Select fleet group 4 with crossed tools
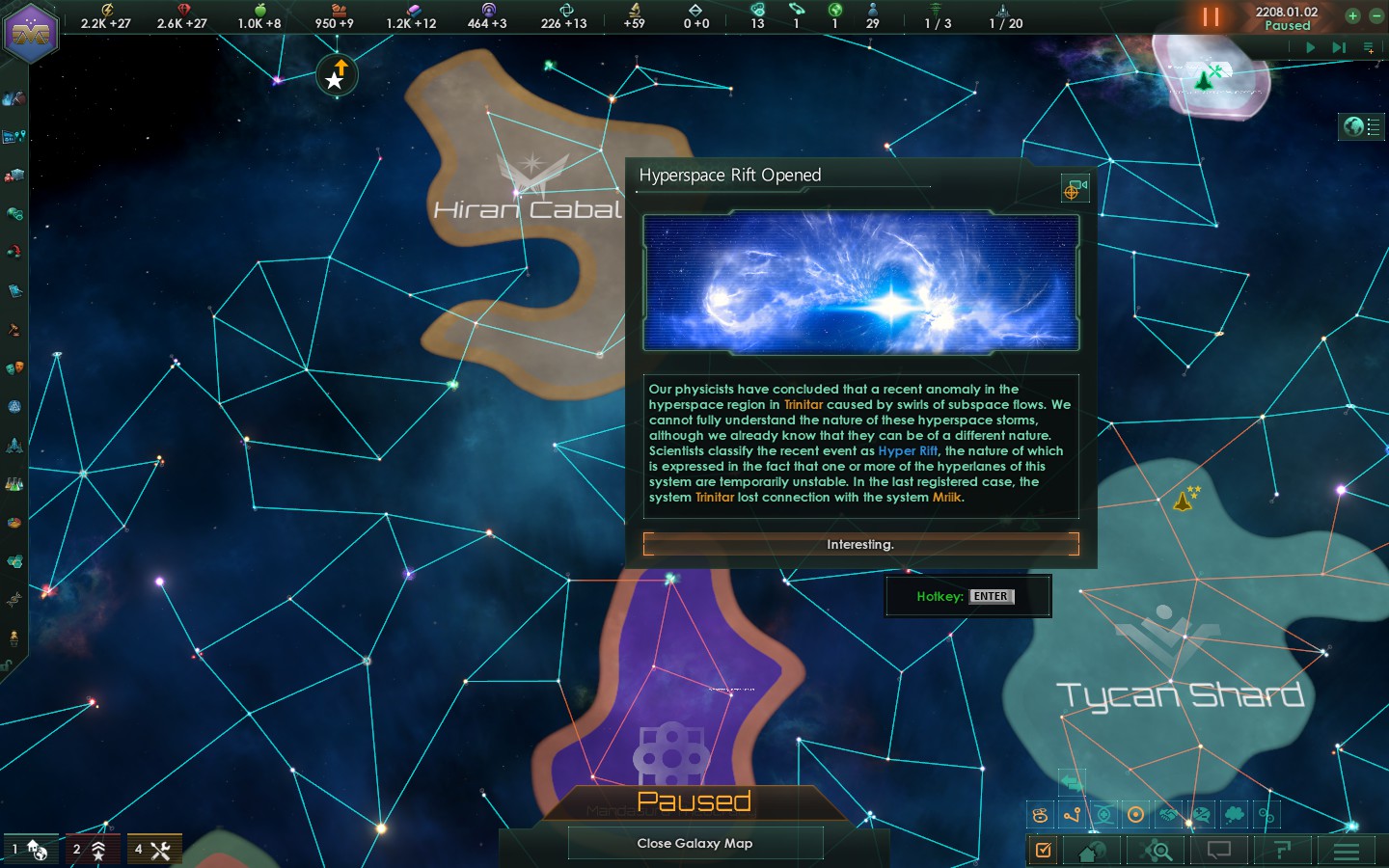This screenshot has height=868, width=1389. [153, 850]
